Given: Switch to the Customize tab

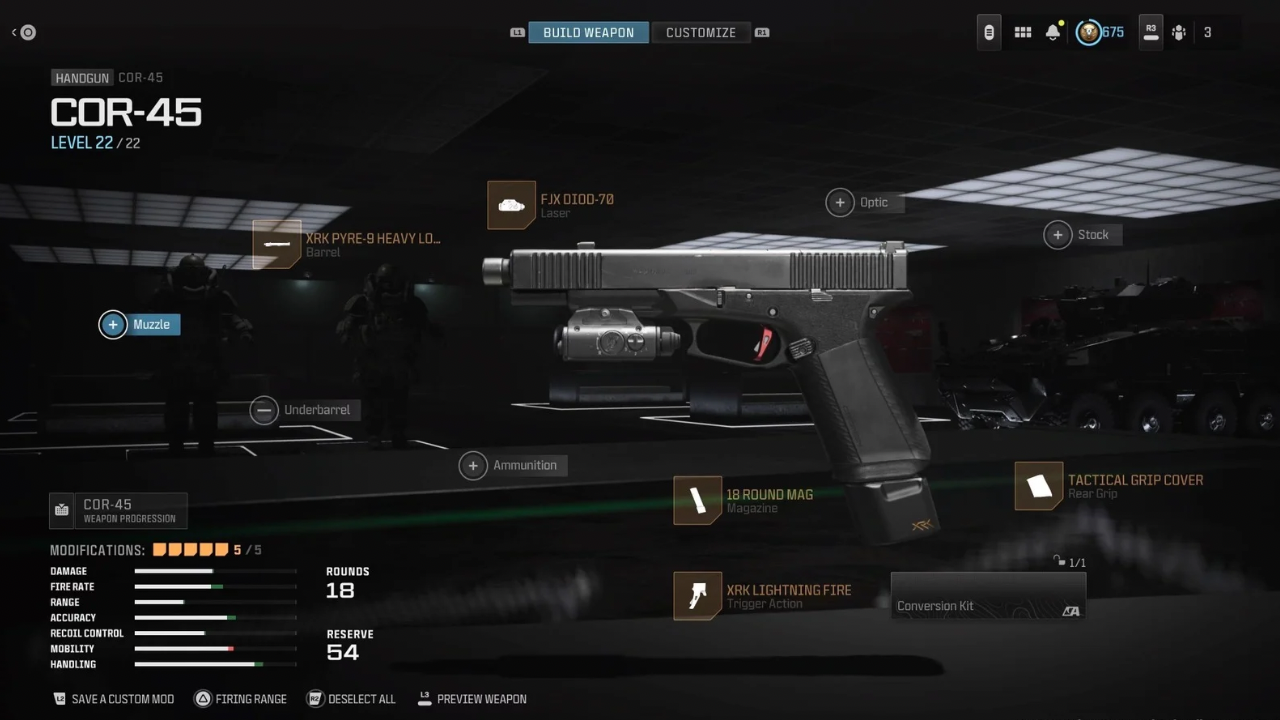Looking at the screenshot, I should point(700,32).
